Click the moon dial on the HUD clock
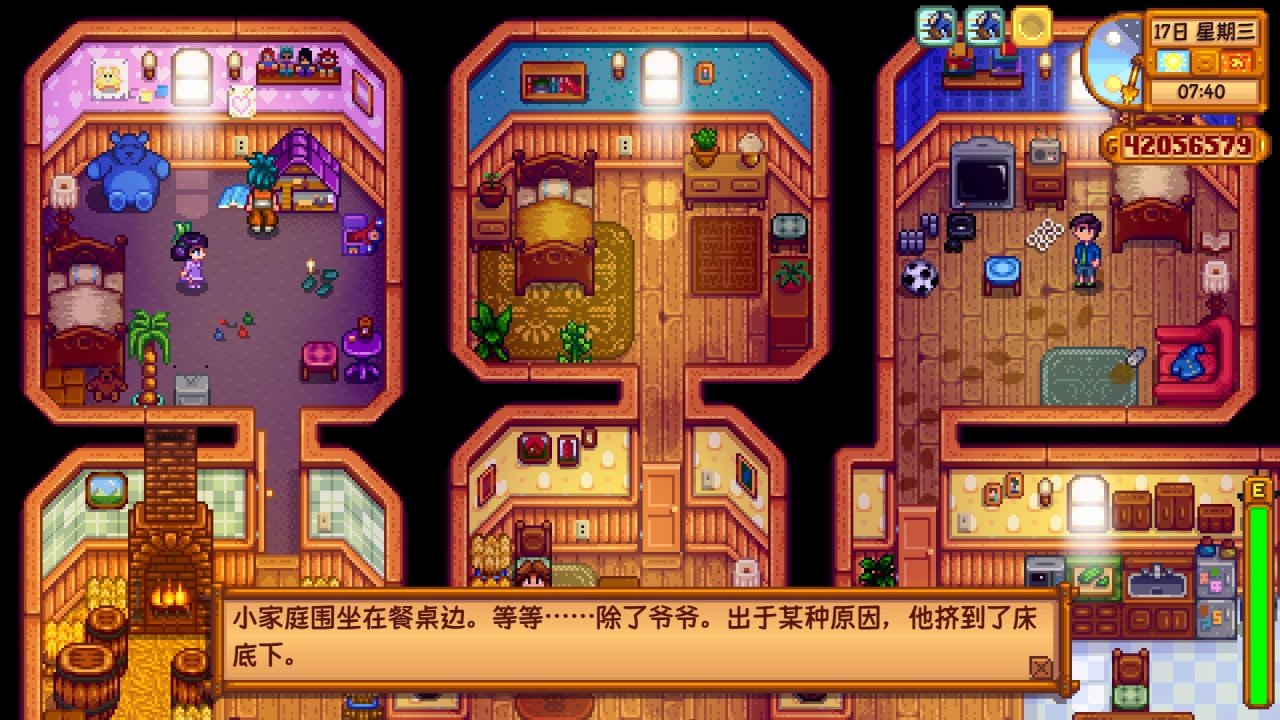Image resolution: width=1280 pixels, height=720 pixels. pos(1115,60)
